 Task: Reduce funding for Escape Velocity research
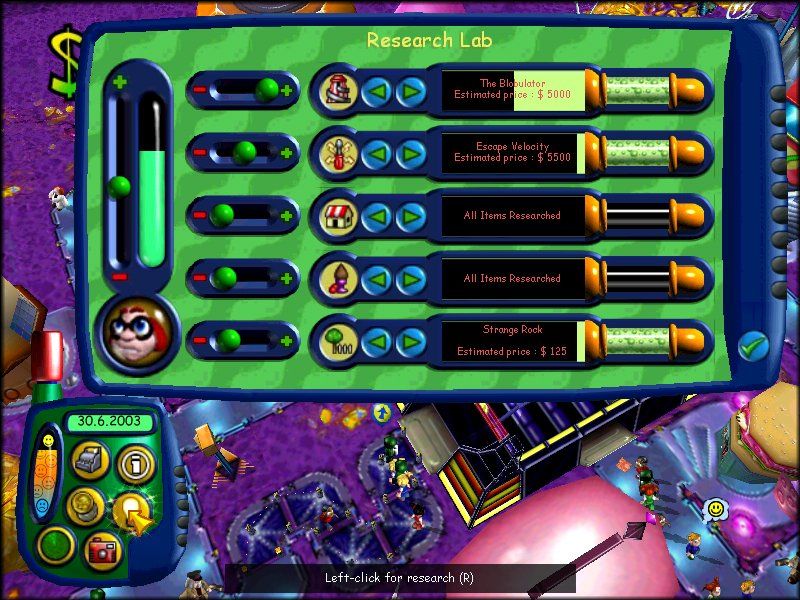coord(199,153)
